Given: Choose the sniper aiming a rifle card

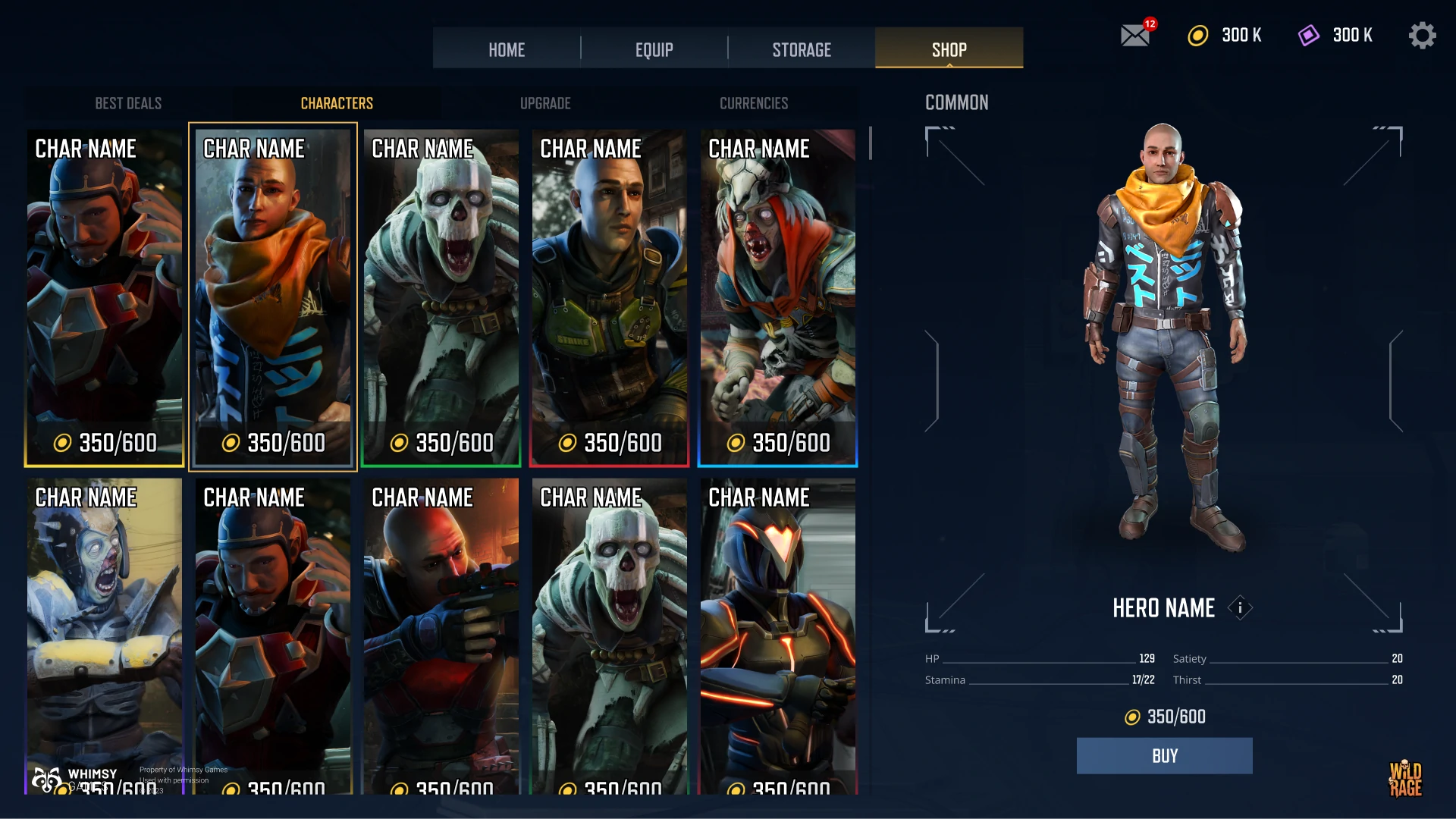Looking at the screenshot, I should 441,637.
